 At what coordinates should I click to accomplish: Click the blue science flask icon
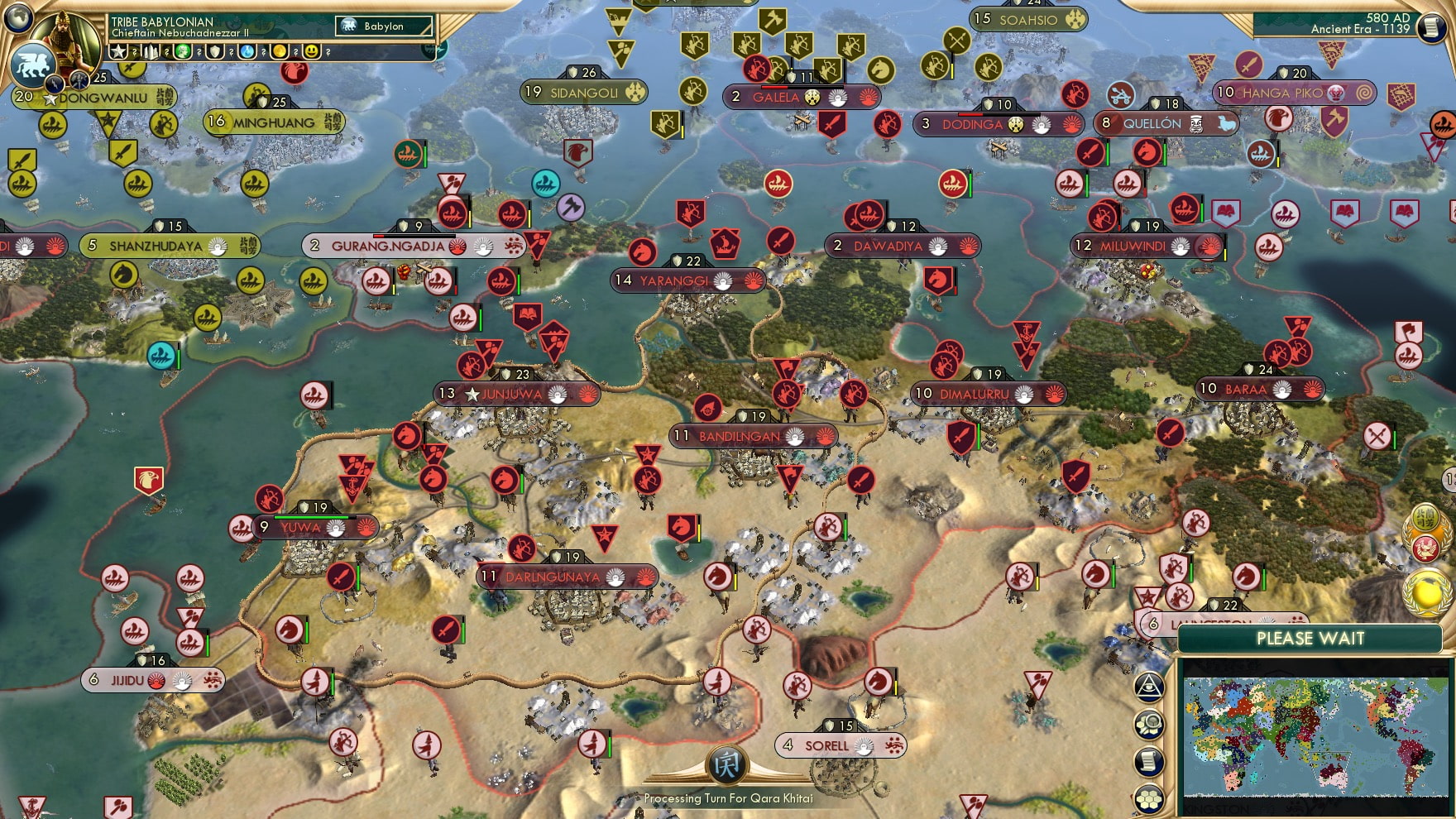click(x=247, y=52)
